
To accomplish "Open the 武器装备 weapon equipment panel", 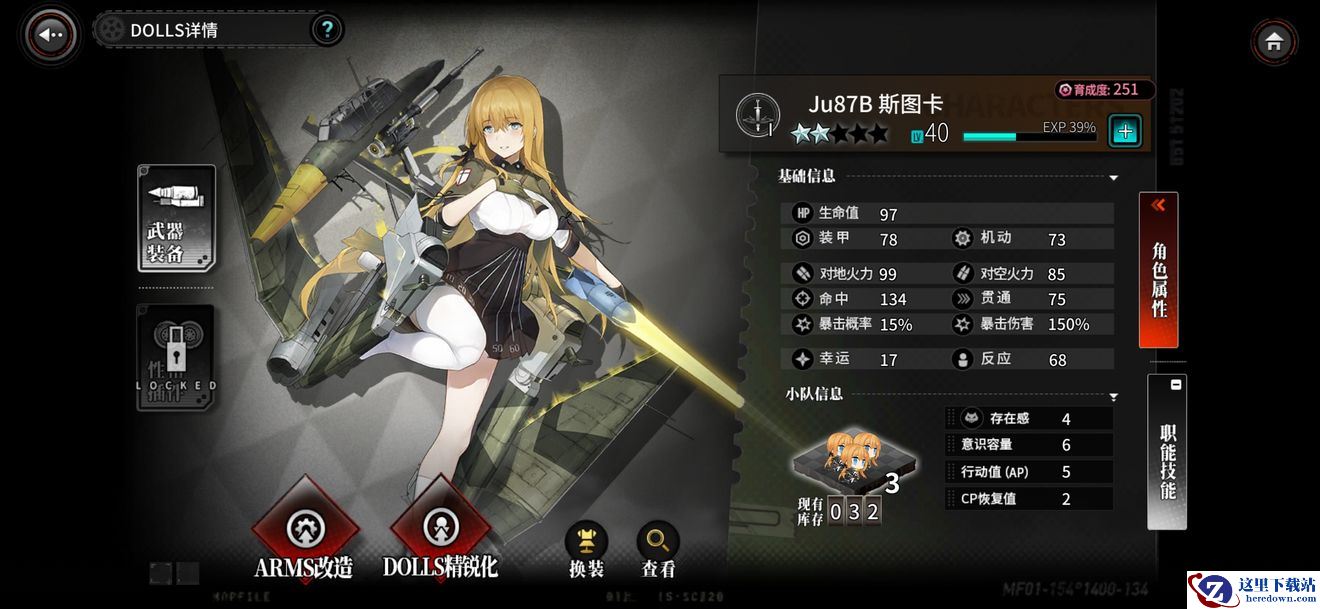I will [176, 218].
